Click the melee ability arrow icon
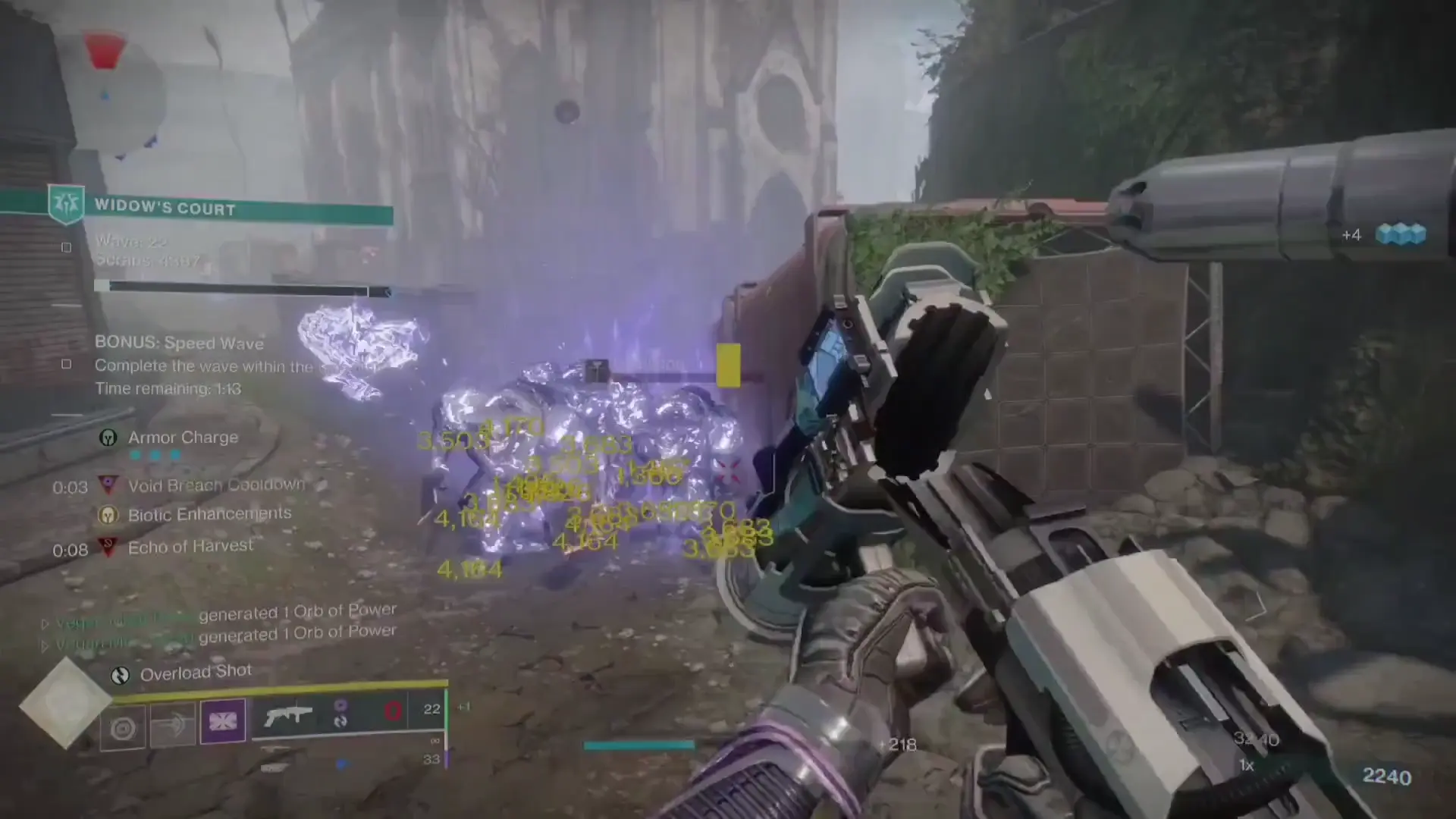 click(172, 721)
